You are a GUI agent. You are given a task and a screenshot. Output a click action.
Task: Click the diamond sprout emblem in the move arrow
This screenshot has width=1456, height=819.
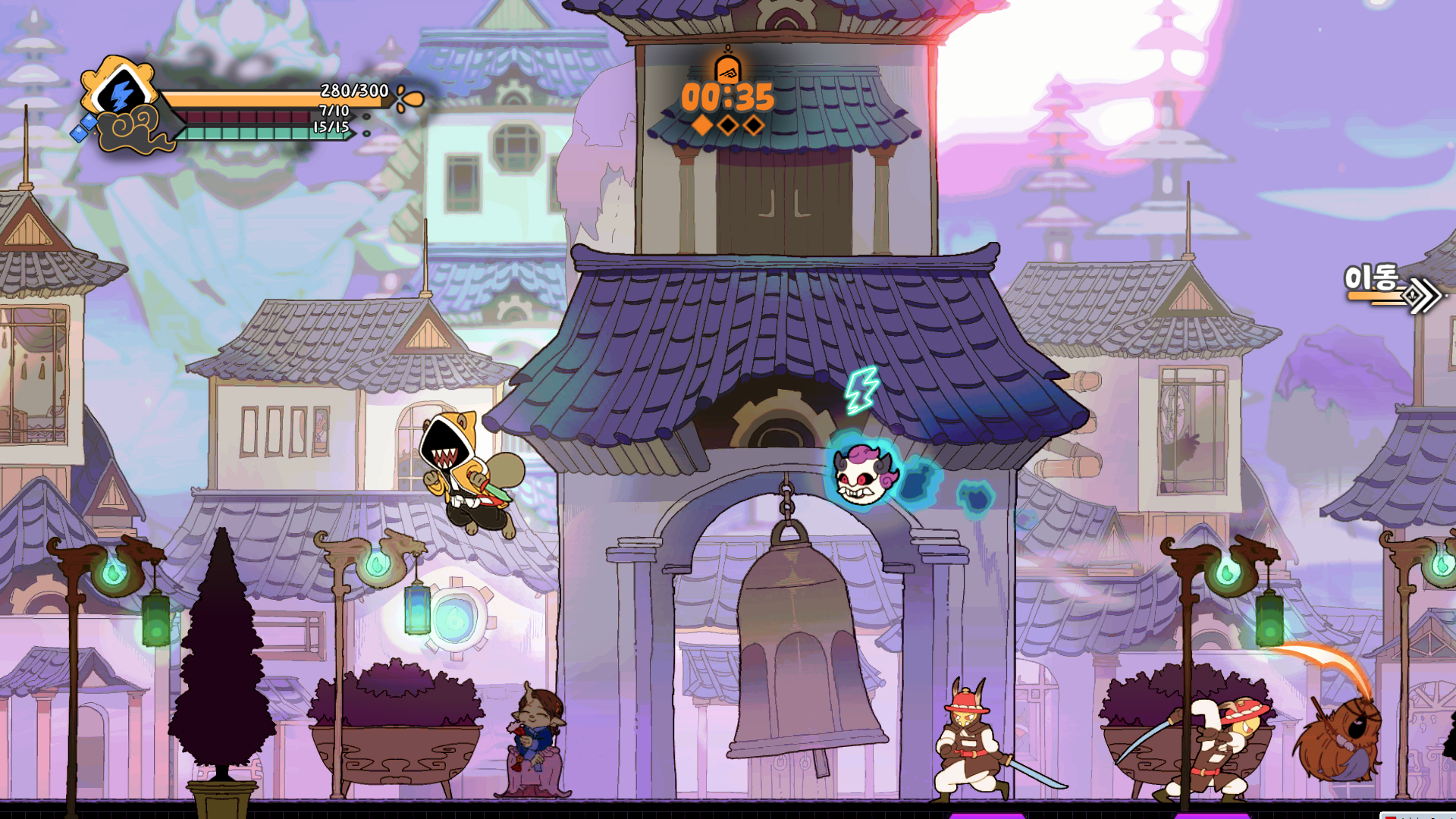pos(1412,297)
